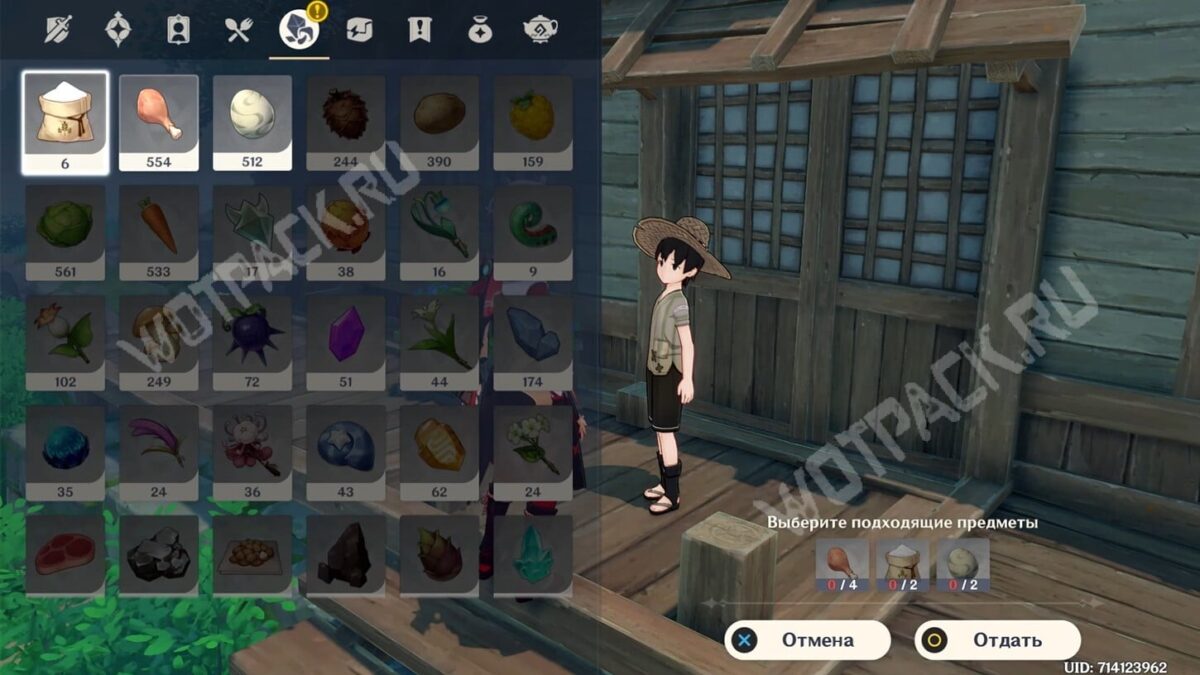Screen dimensions: 1200x675
Task: Select the purple crystal shard item
Action: 345,342
